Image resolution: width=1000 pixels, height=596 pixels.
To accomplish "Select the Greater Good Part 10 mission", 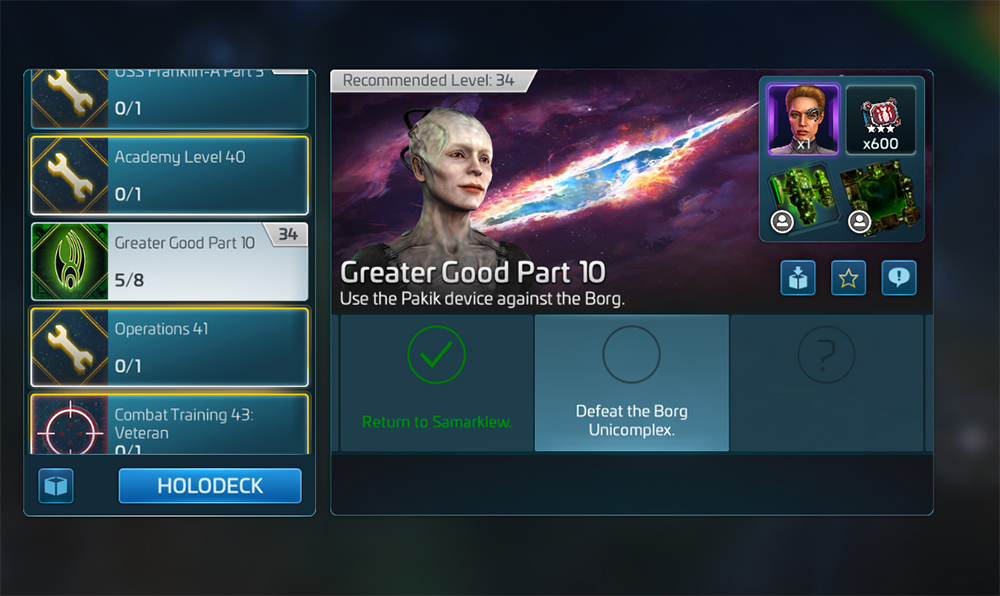I will point(169,261).
